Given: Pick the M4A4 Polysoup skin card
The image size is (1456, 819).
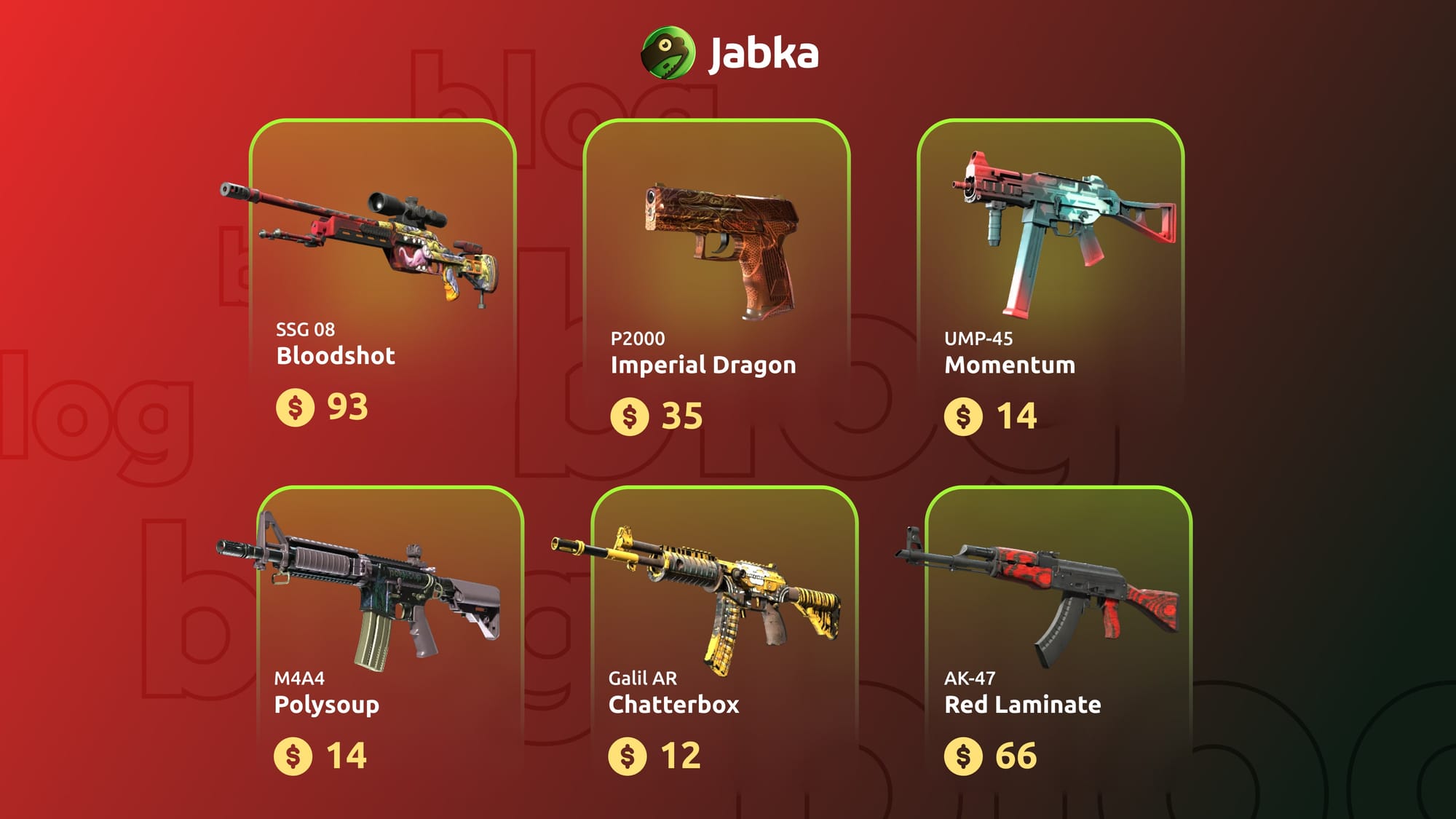Looking at the screenshot, I should click(390, 641).
